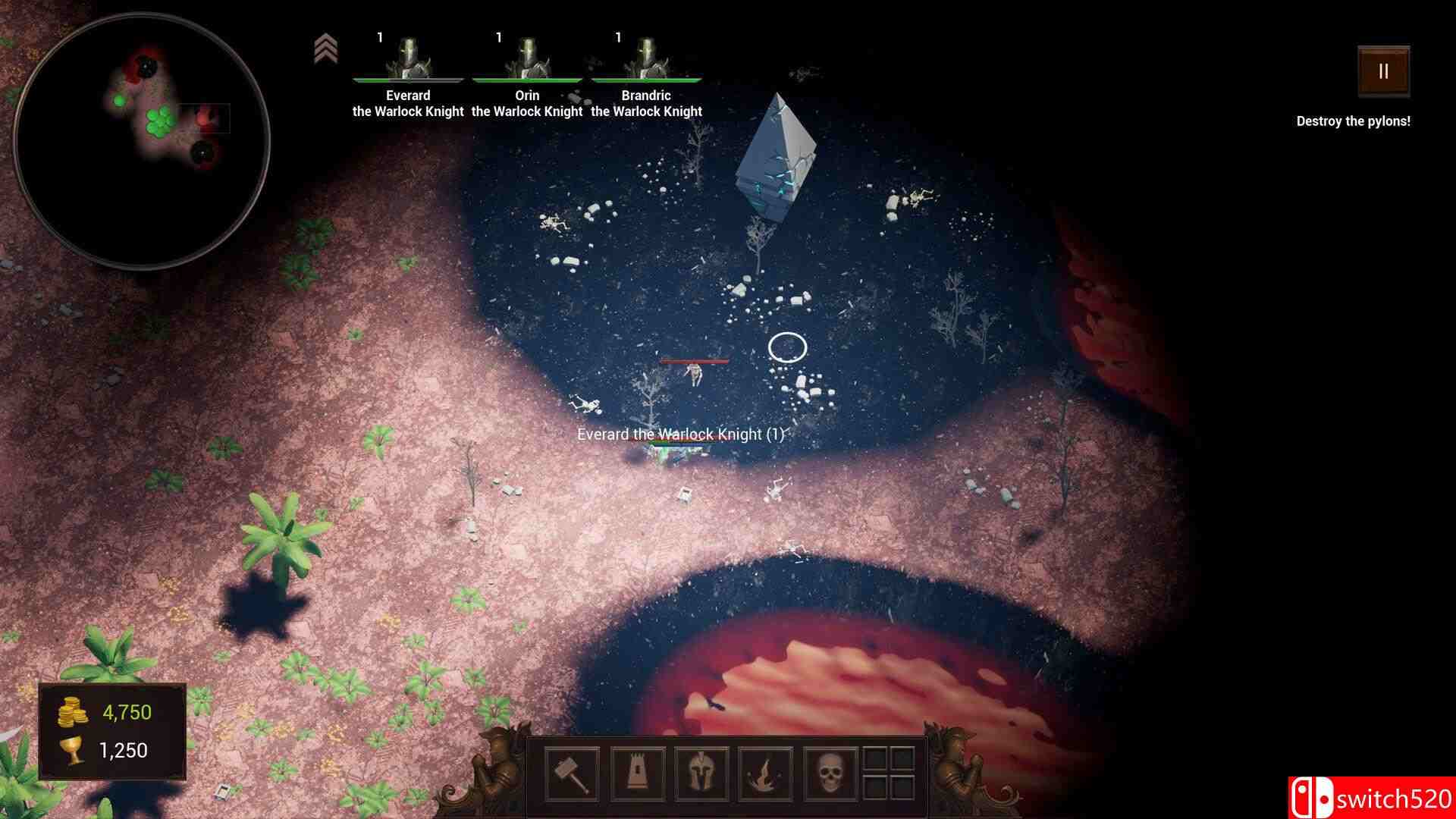1456x819 pixels.
Task: Click Everard the Warlock Knight label in-world
Action: [681, 435]
